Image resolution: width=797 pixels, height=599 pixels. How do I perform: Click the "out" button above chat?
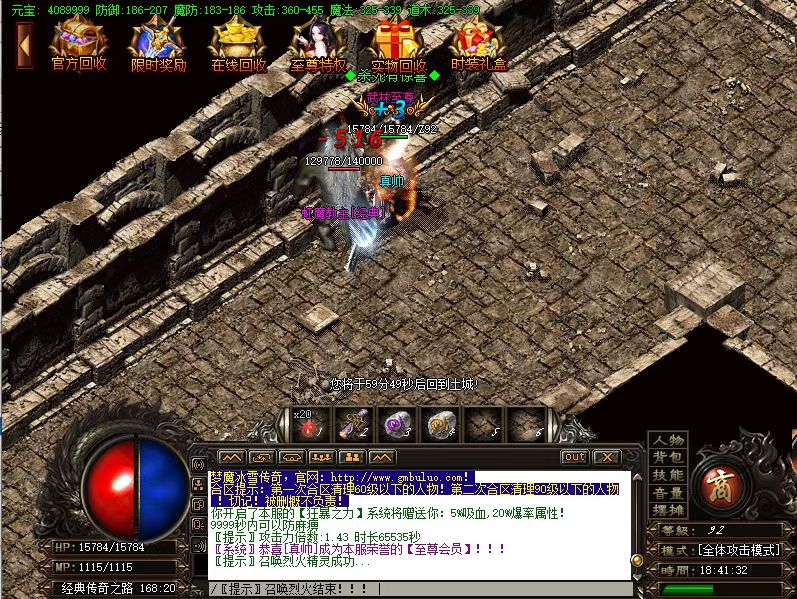tap(574, 457)
